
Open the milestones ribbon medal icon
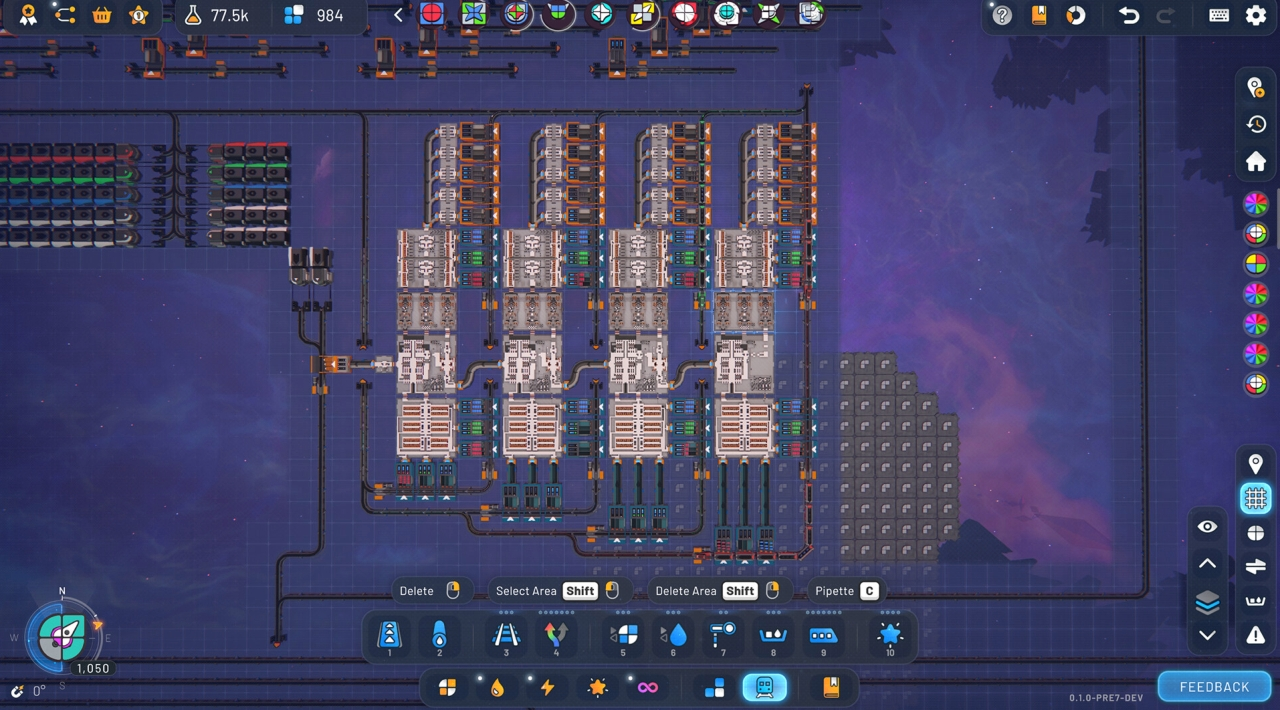pos(28,15)
